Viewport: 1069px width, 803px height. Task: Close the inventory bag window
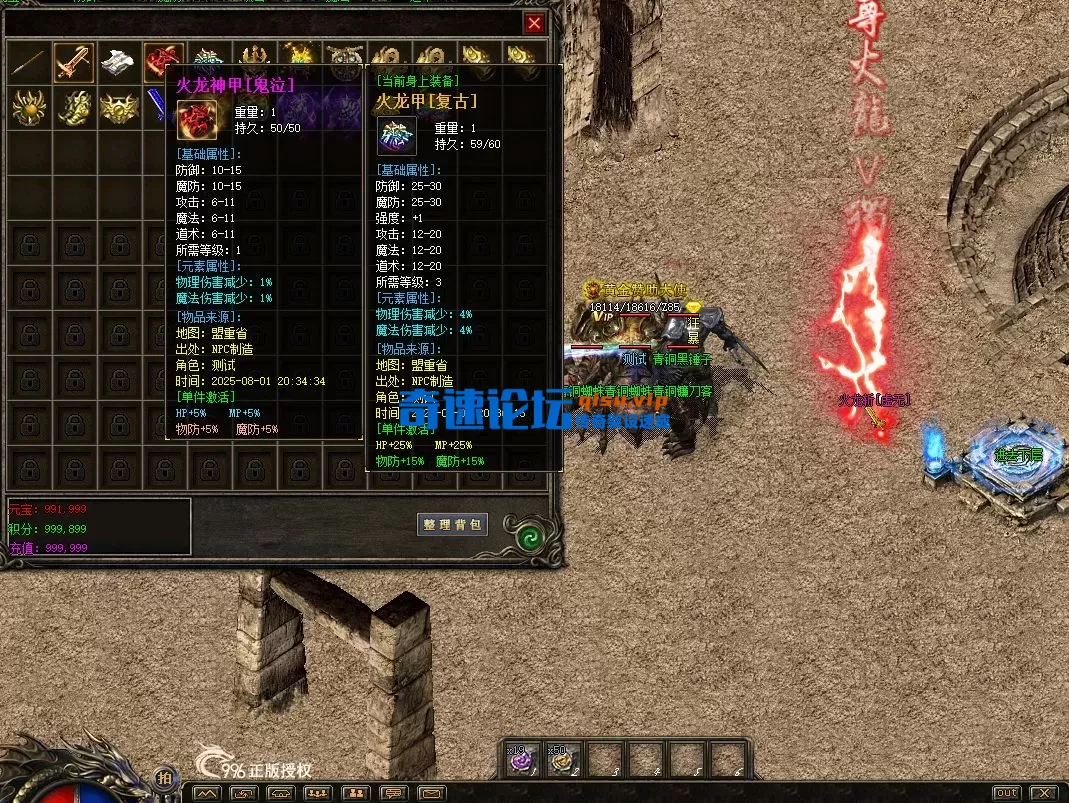pos(535,23)
